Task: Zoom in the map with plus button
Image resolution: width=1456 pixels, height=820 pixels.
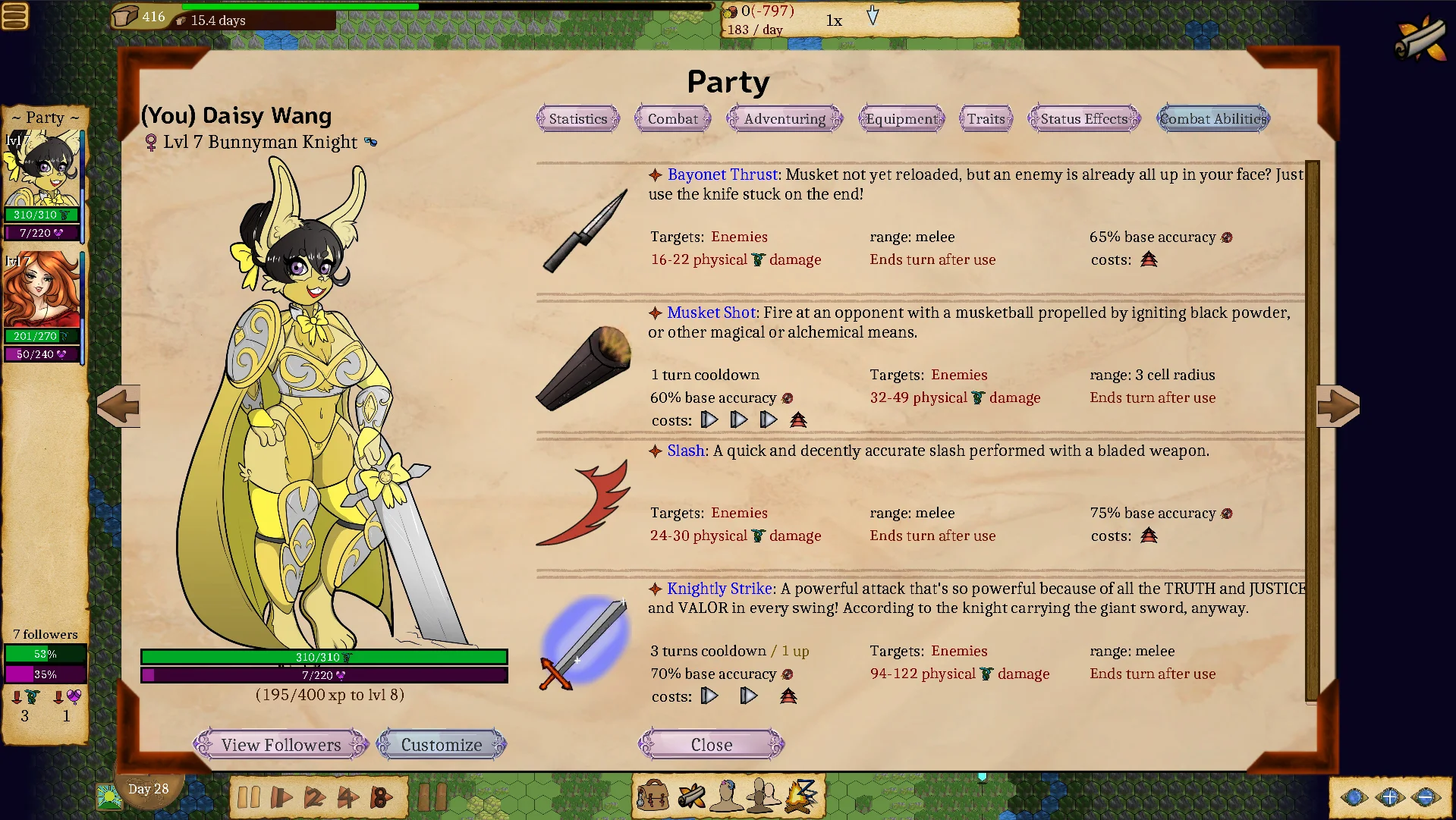Action: pos(1389,796)
